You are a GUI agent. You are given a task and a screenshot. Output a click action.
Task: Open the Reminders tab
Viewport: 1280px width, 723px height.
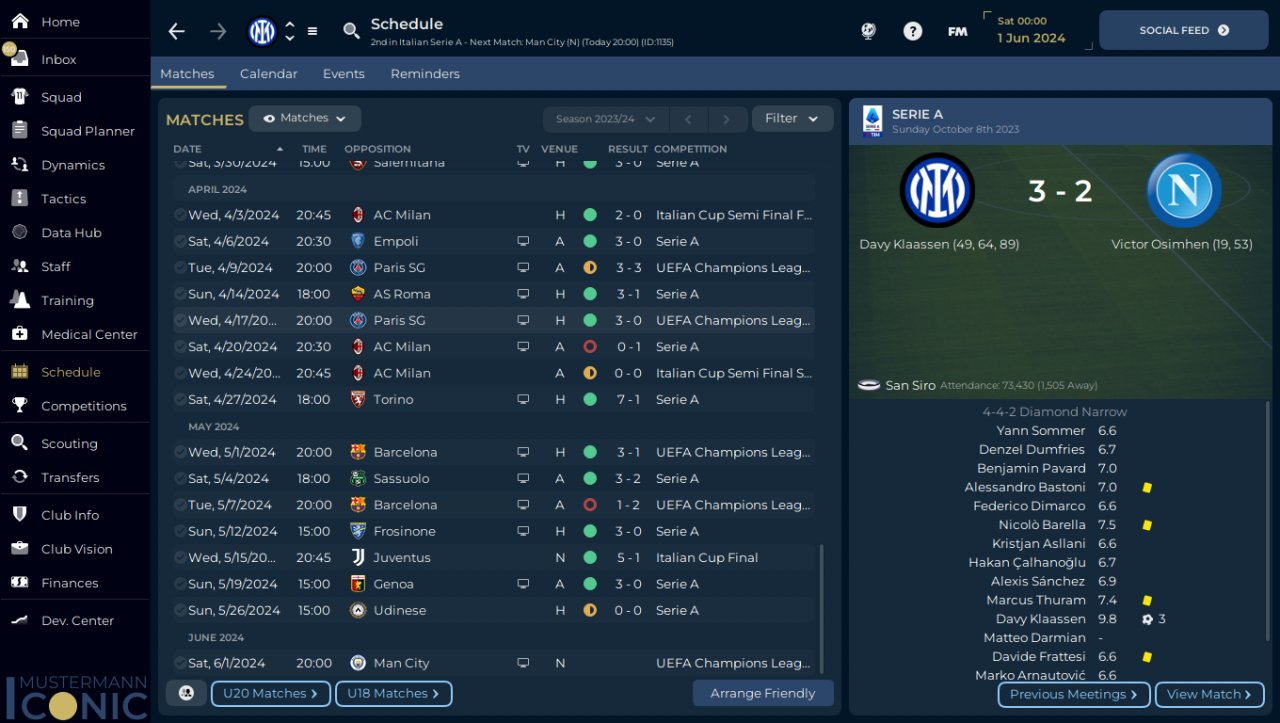point(425,74)
